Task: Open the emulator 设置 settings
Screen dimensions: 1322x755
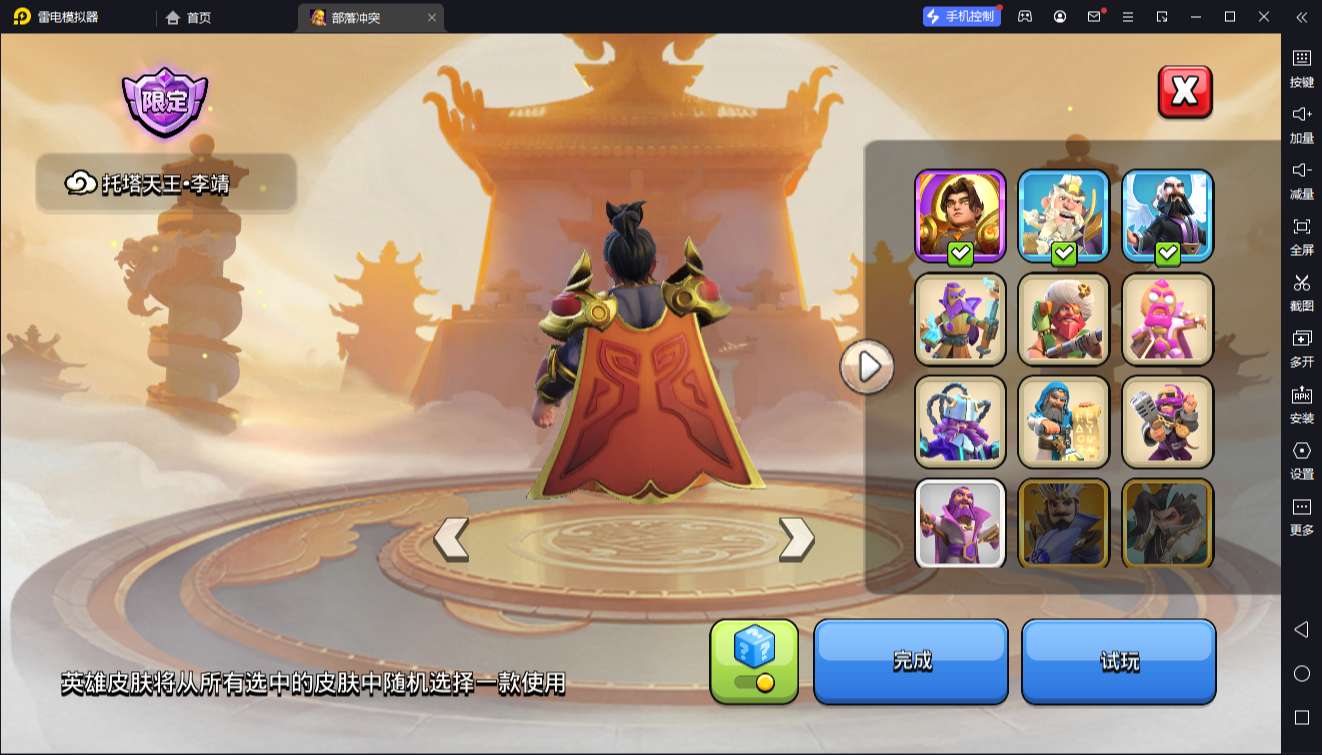Action: point(1301,459)
